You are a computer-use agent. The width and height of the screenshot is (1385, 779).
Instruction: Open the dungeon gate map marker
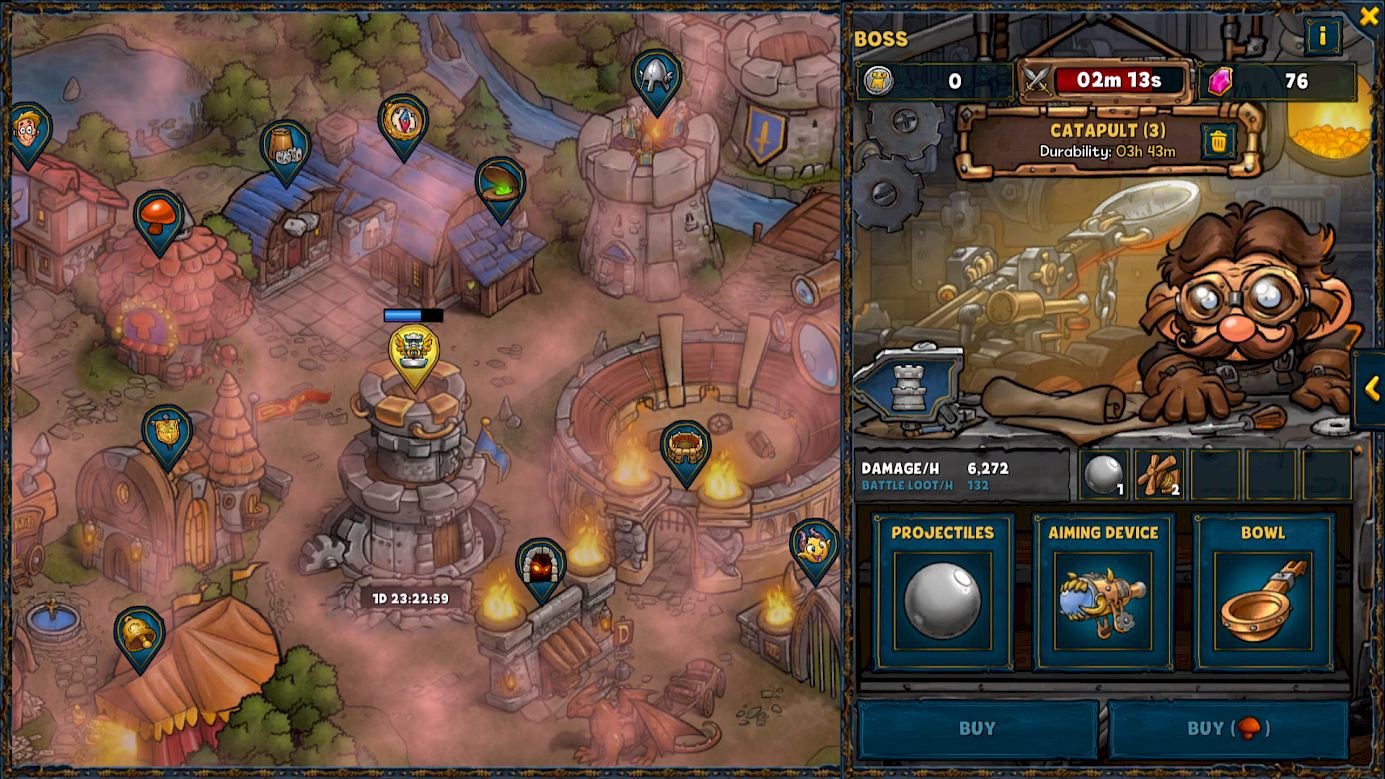[541, 565]
